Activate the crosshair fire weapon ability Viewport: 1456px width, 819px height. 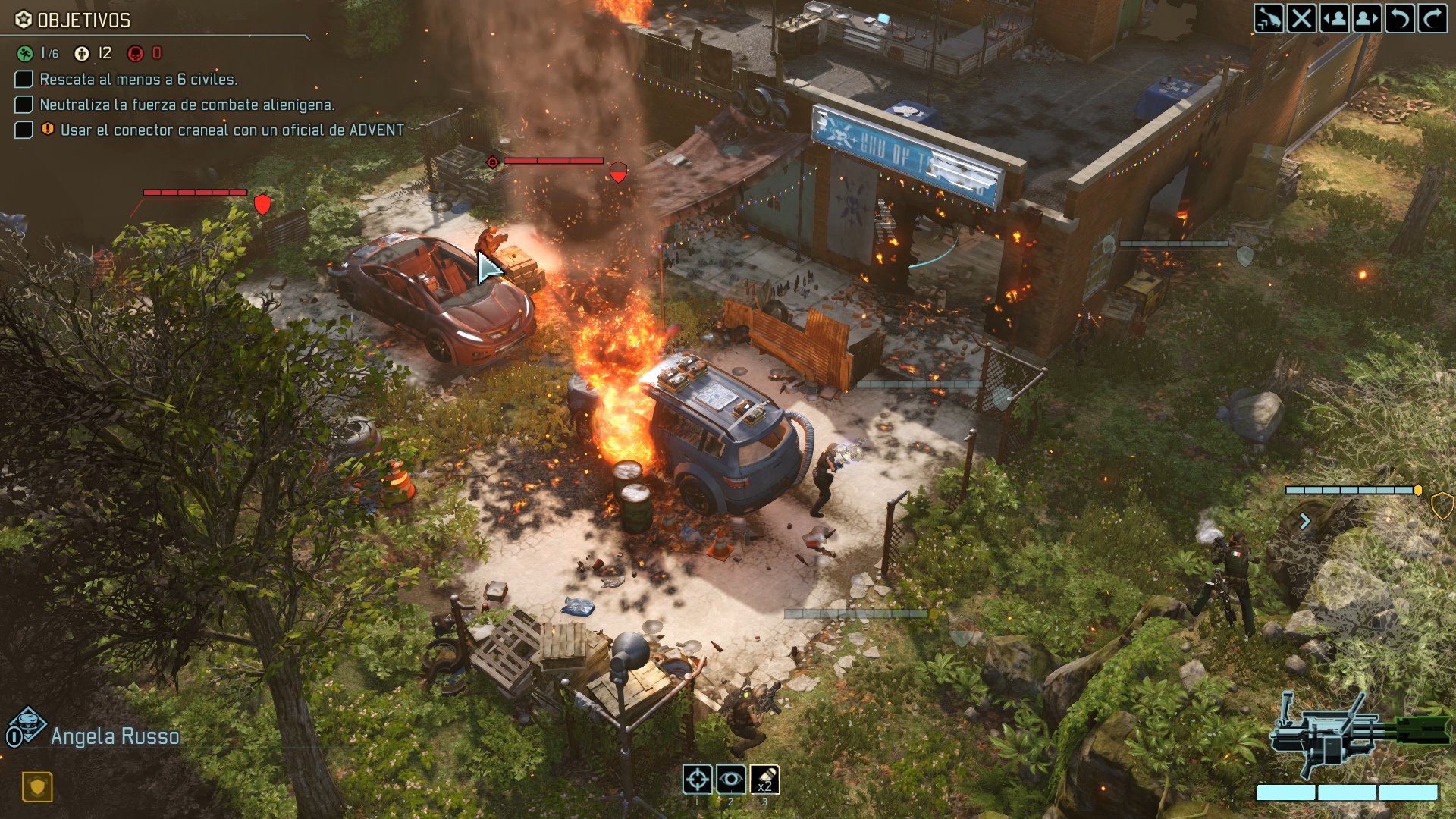(698, 779)
